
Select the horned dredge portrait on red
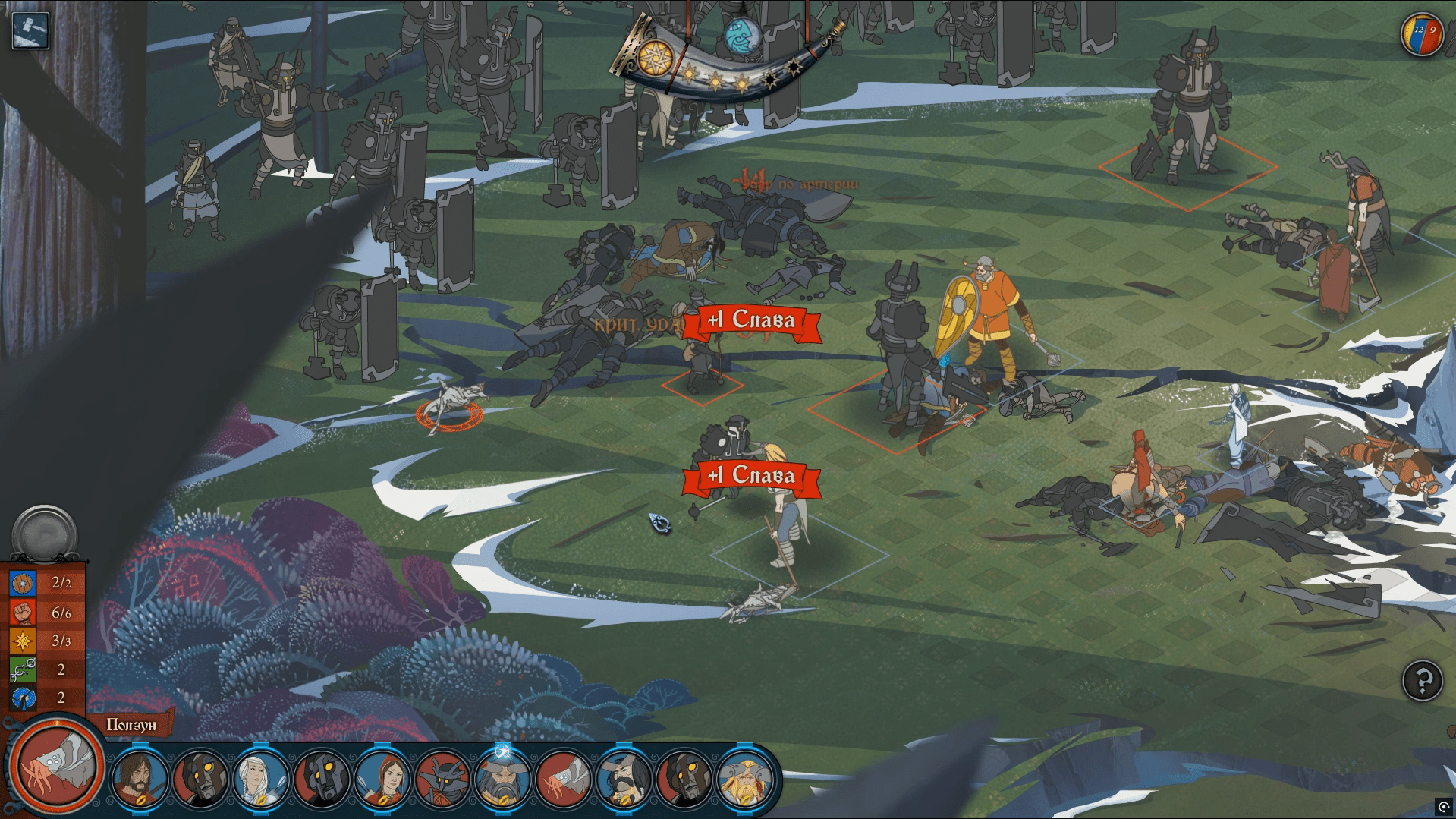pos(442,778)
